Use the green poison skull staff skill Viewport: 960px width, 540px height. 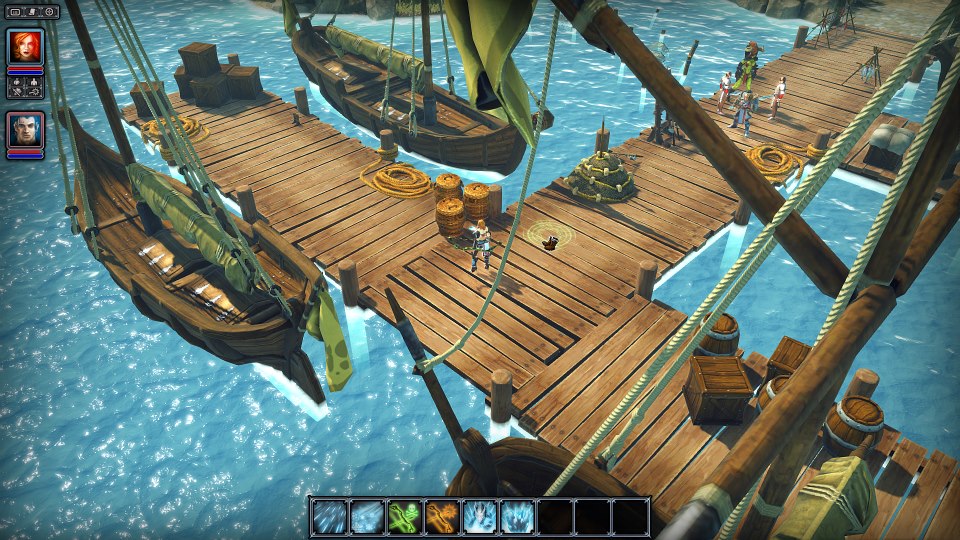[x=404, y=516]
